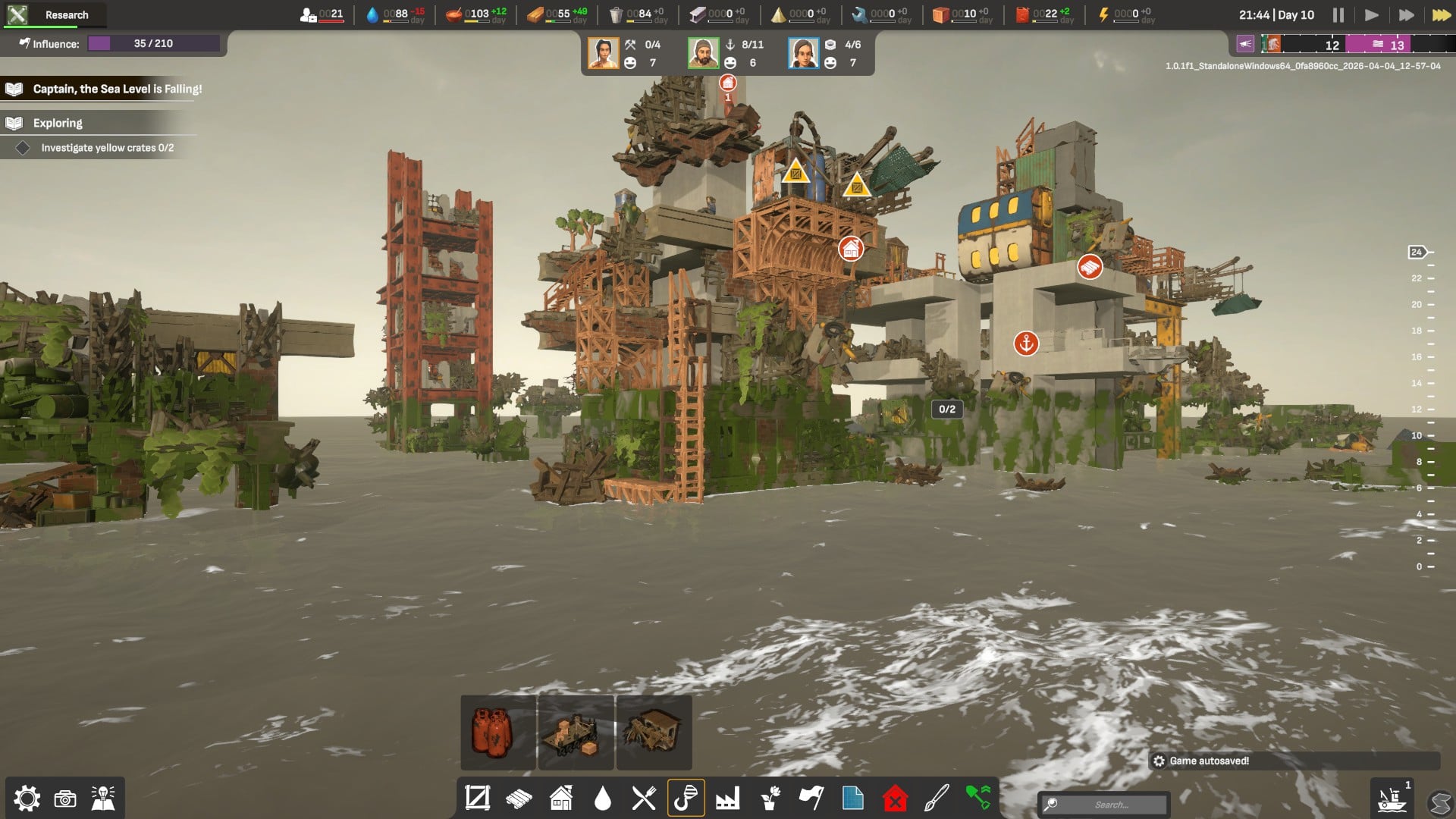
Task: Select the red demolish building tool
Action: (x=895, y=798)
